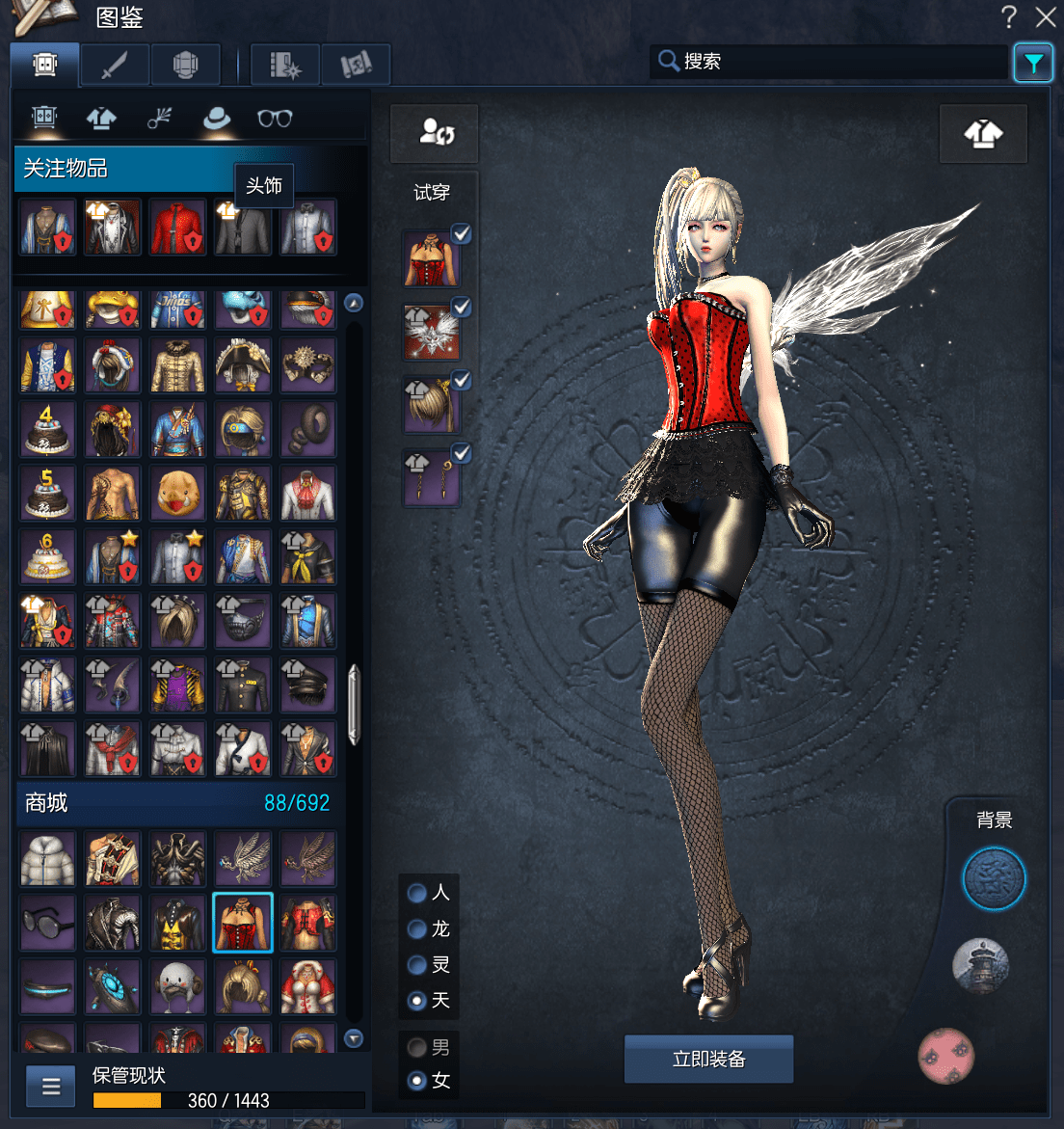Click the character swap button above 试穿

tap(435, 132)
